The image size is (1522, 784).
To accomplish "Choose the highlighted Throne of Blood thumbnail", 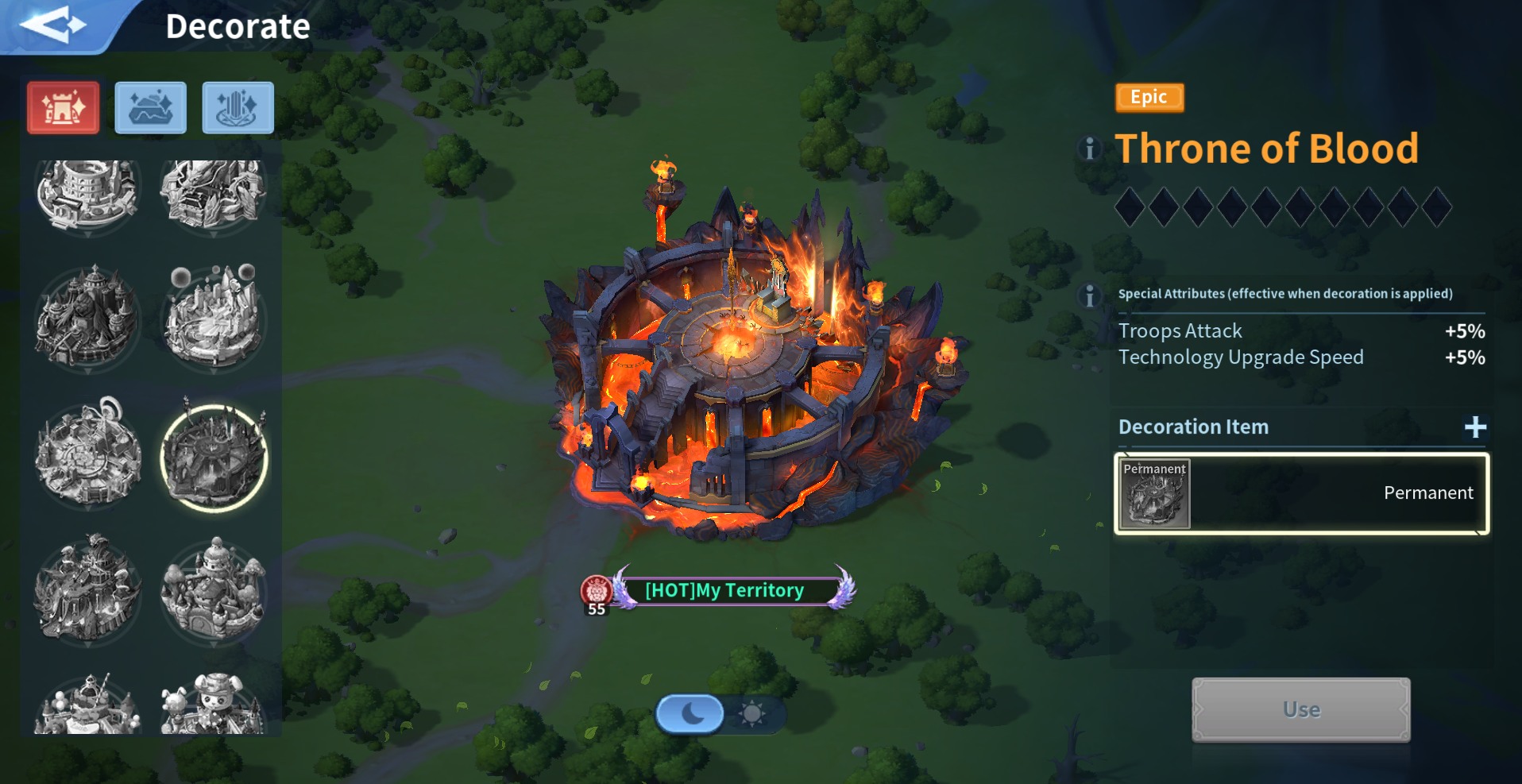I will pos(214,458).
